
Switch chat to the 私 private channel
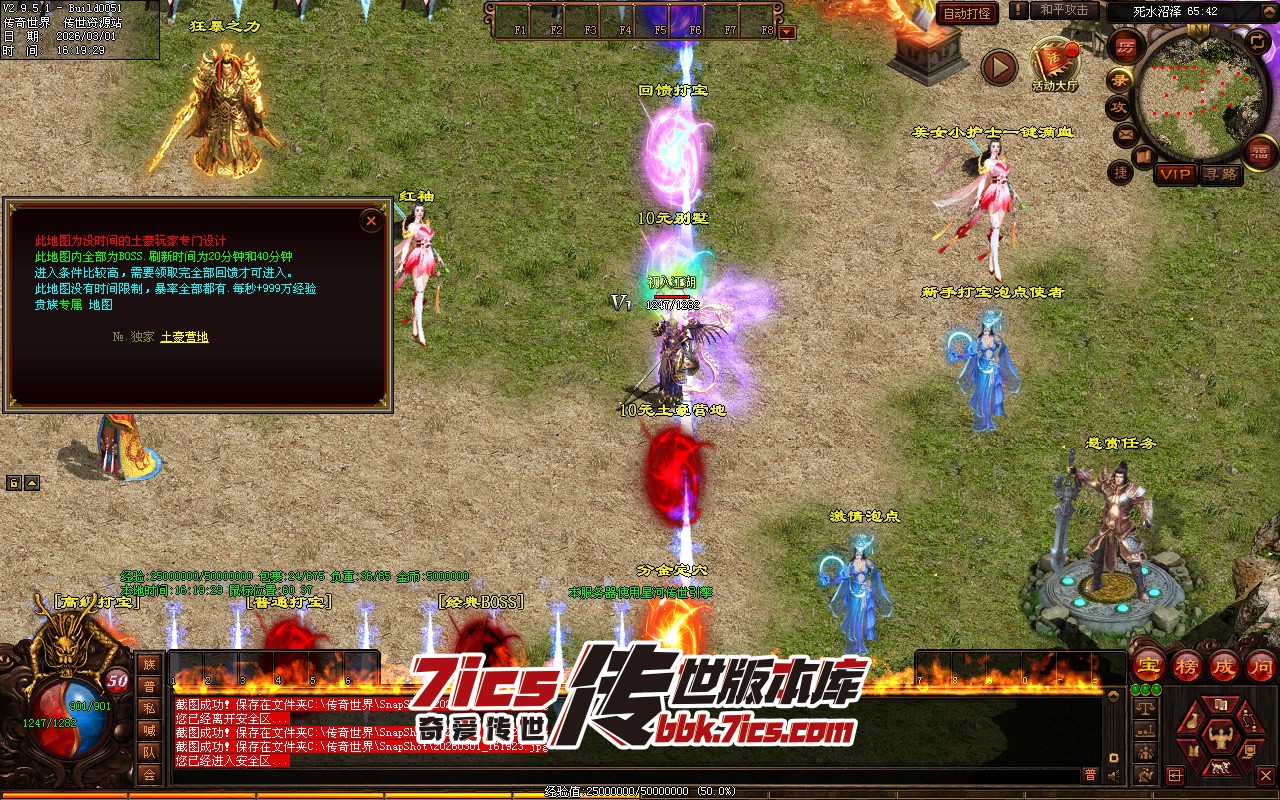(149, 708)
